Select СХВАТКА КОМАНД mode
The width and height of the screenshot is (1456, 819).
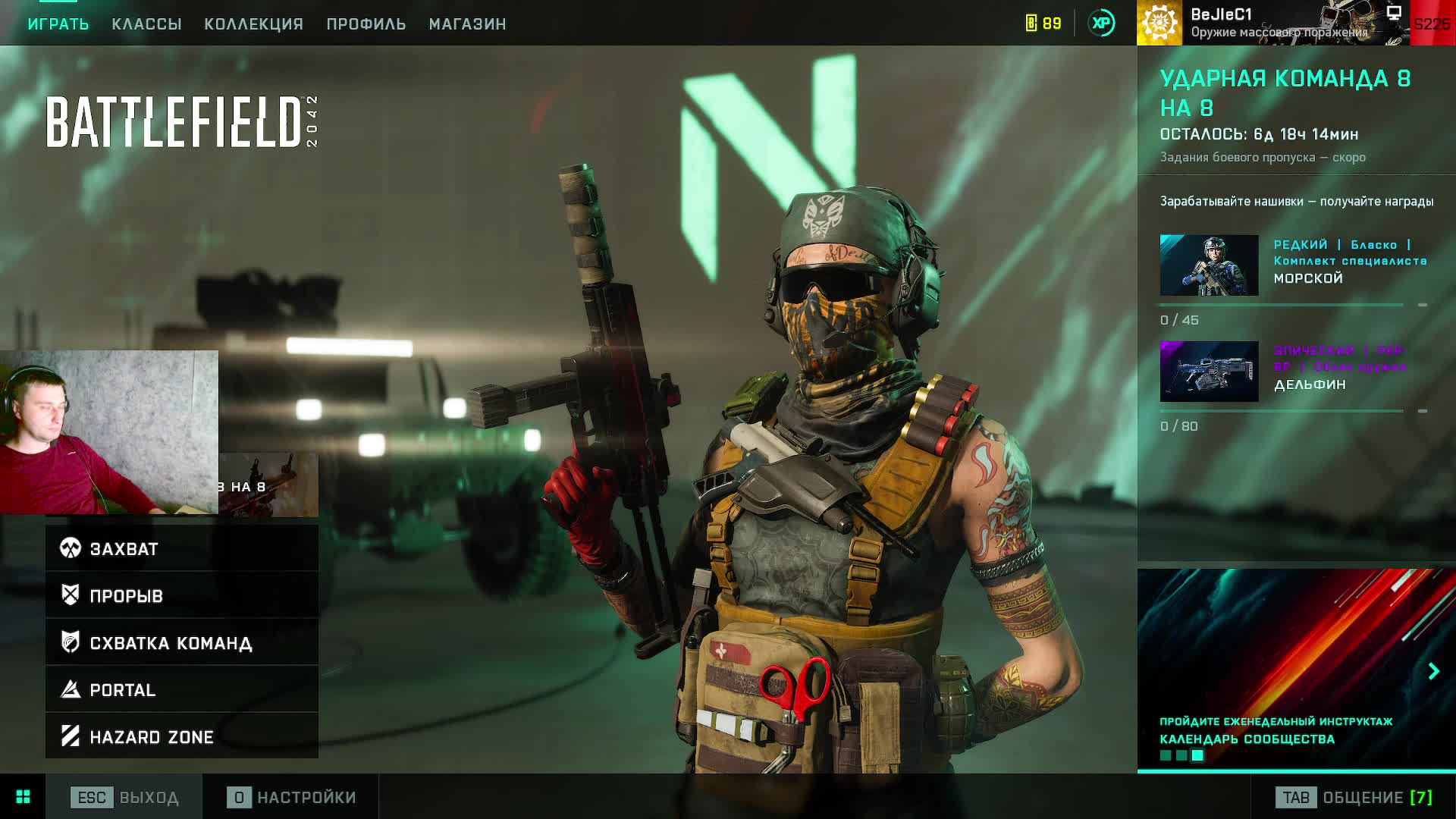[x=182, y=642]
